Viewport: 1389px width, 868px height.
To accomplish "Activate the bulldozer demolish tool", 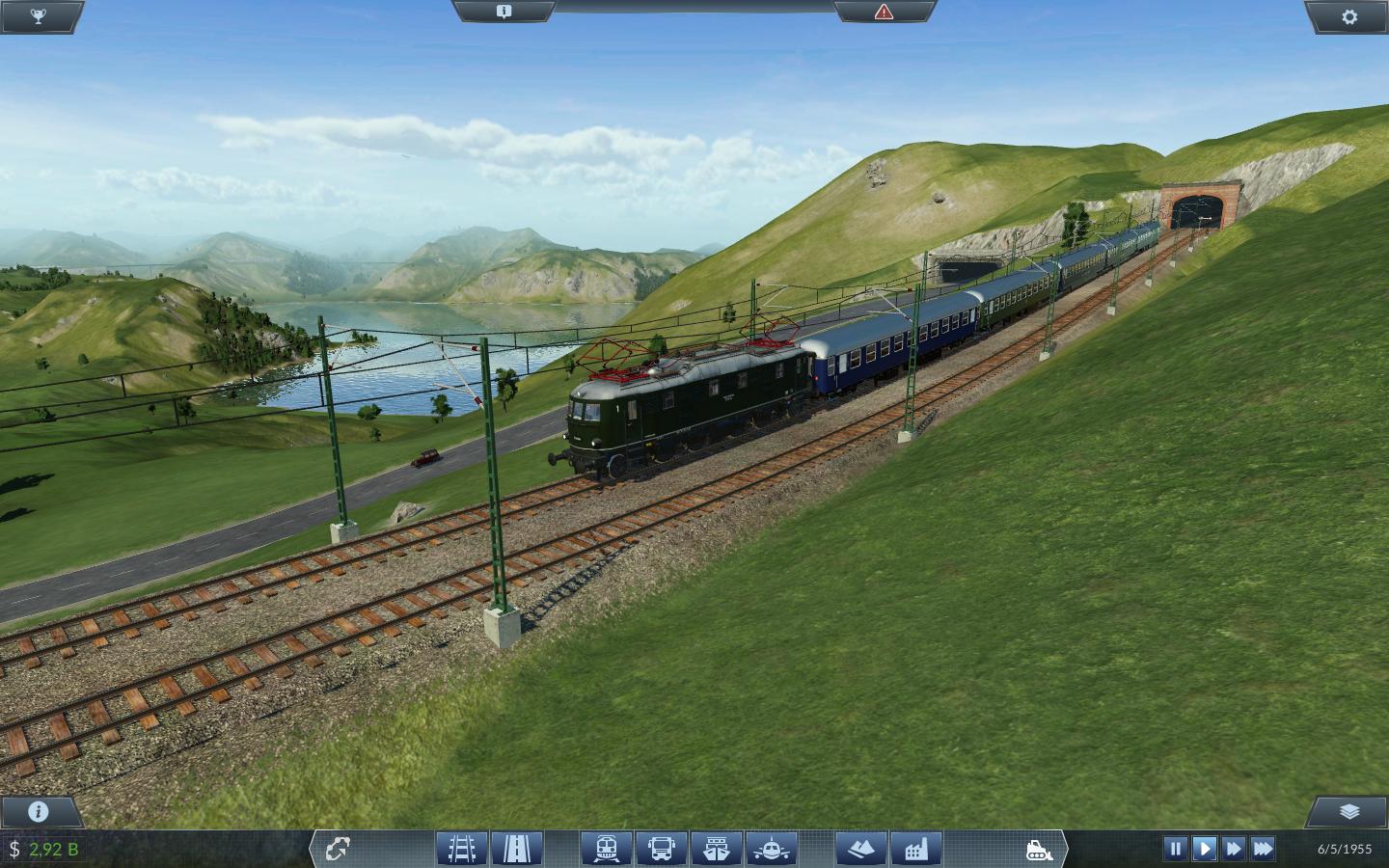I will pyautogui.click(x=1039, y=849).
